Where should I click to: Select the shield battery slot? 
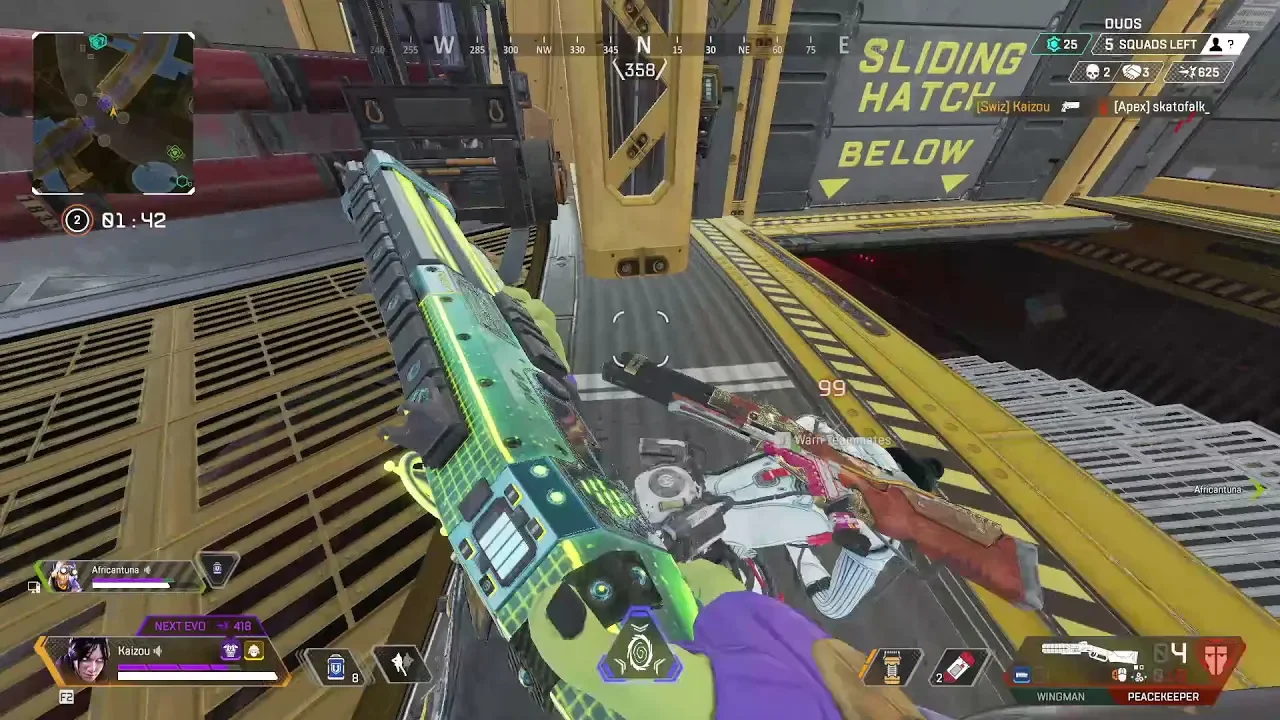click(x=336, y=664)
